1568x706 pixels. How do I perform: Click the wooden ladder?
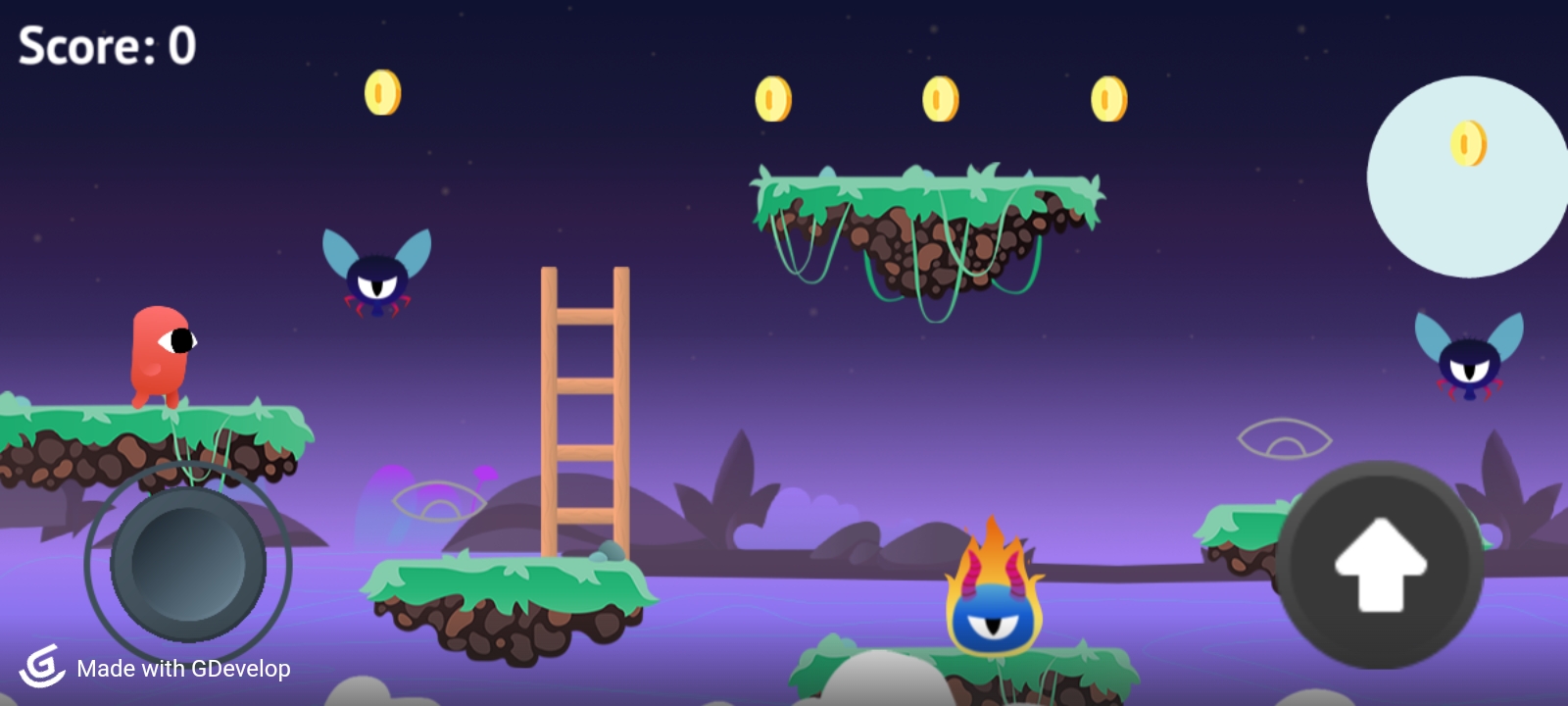[585, 412]
